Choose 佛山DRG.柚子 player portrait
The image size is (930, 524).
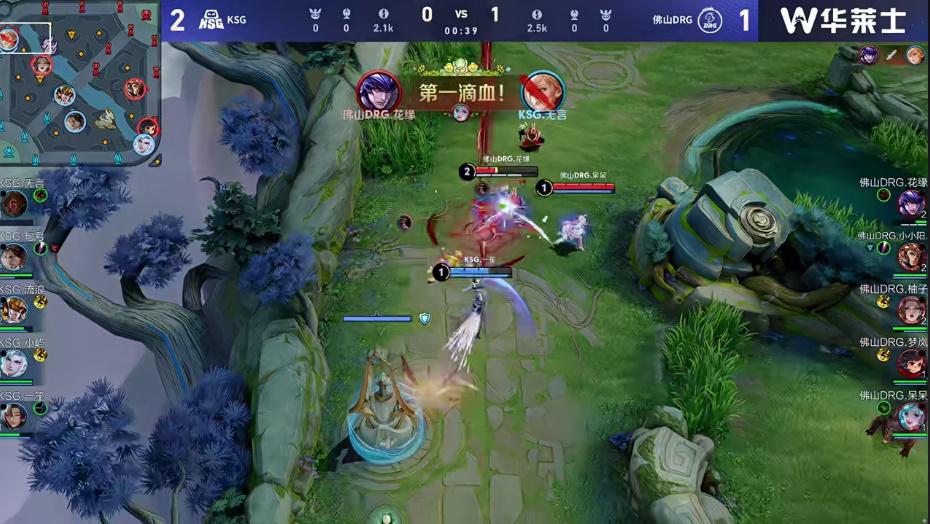[x=911, y=310]
